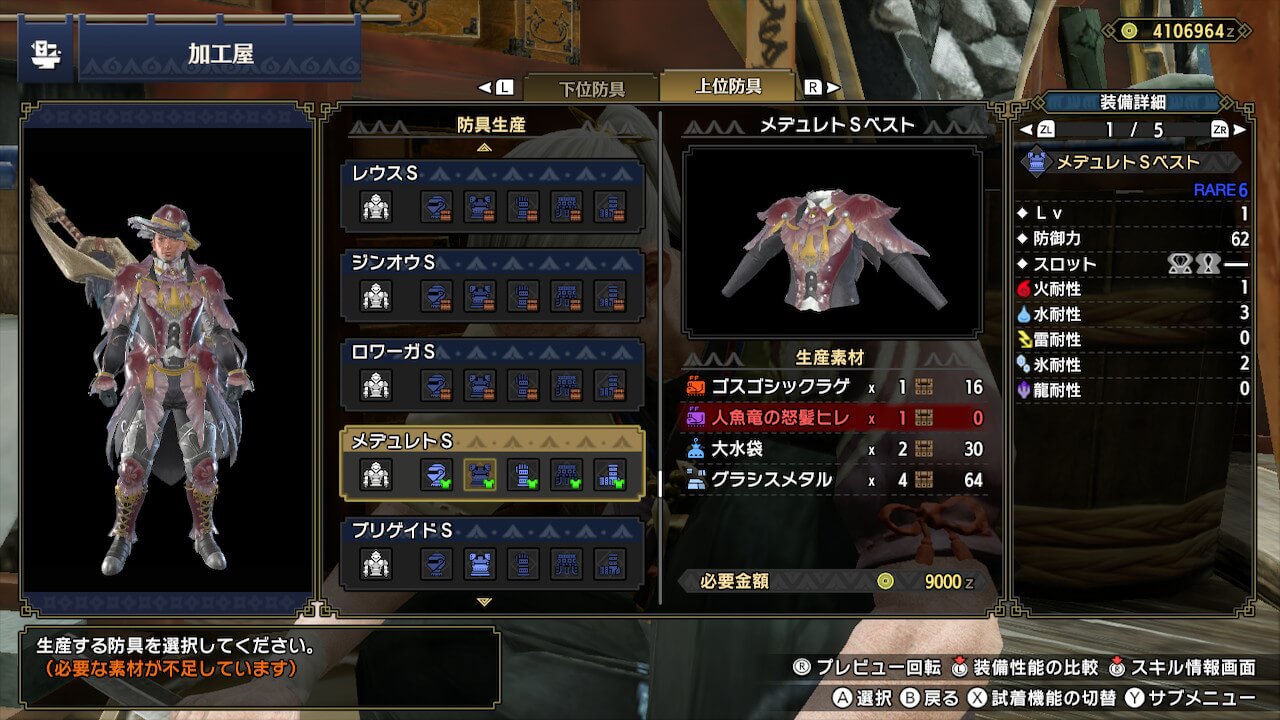Select the 上位防具 tab

pyautogui.click(x=728, y=86)
